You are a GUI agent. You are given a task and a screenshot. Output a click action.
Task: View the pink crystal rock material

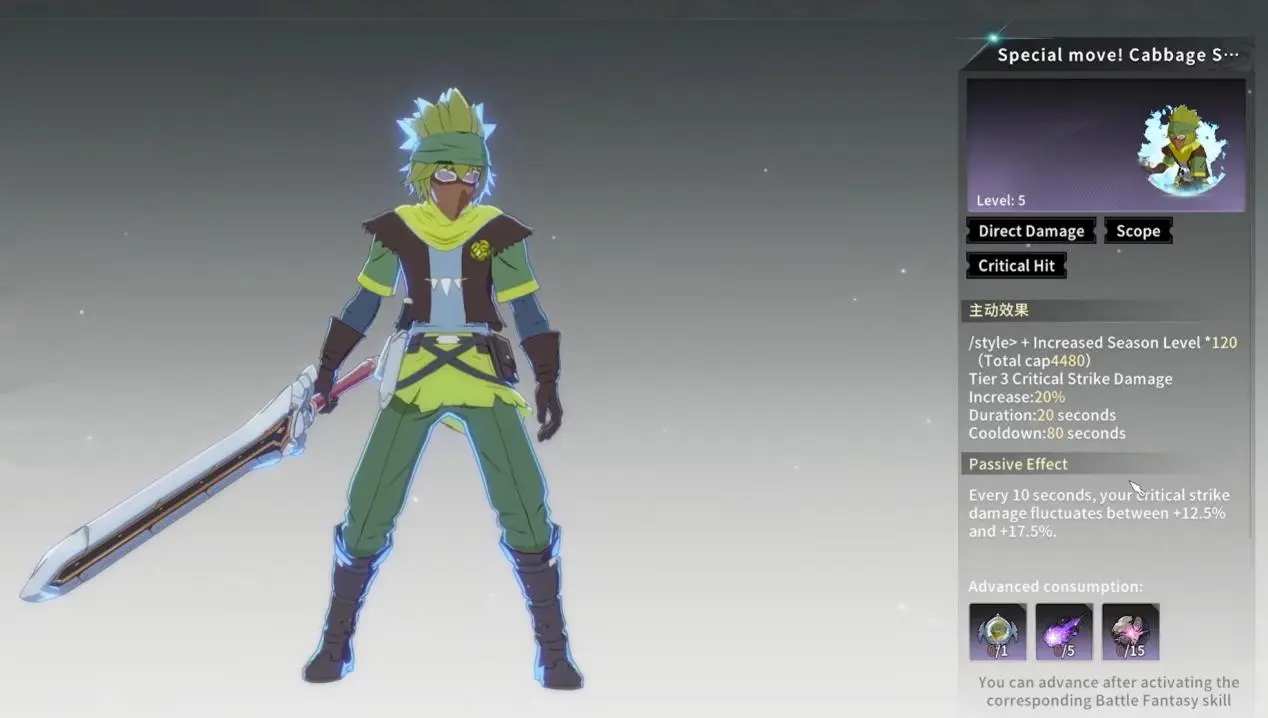click(x=1130, y=631)
